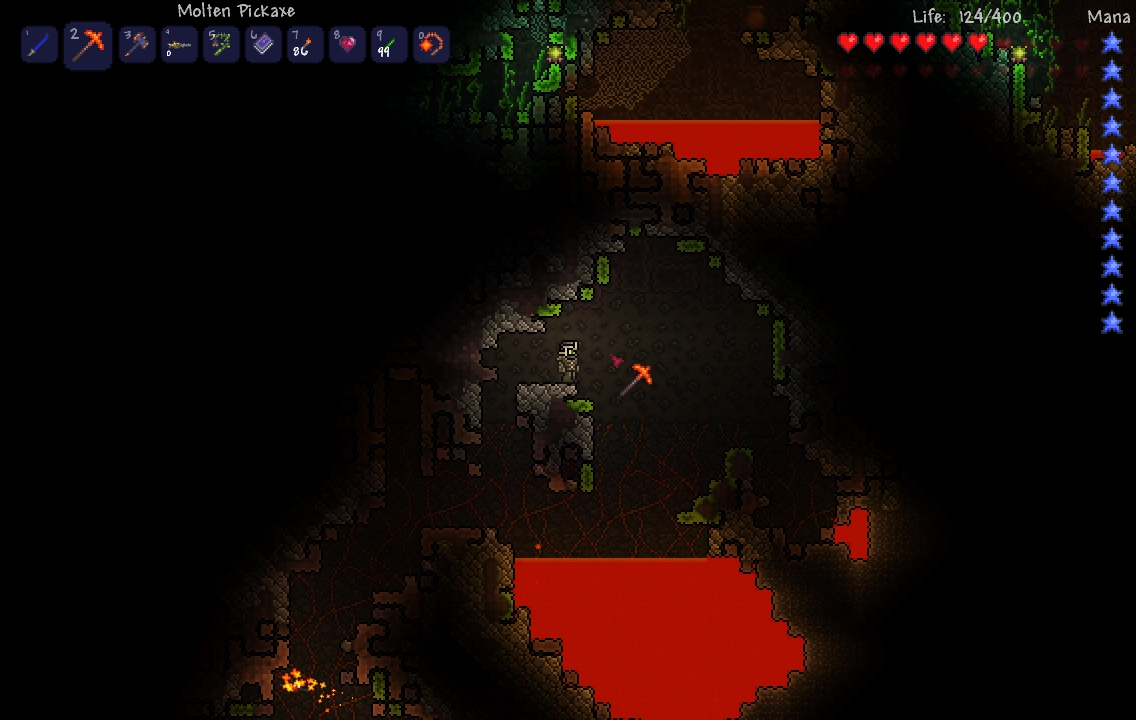Image resolution: width=1136 pixels, height=720 pixels.
Task: Select the blue sword in hotbar slot 1
Action: tap(39, 45)
